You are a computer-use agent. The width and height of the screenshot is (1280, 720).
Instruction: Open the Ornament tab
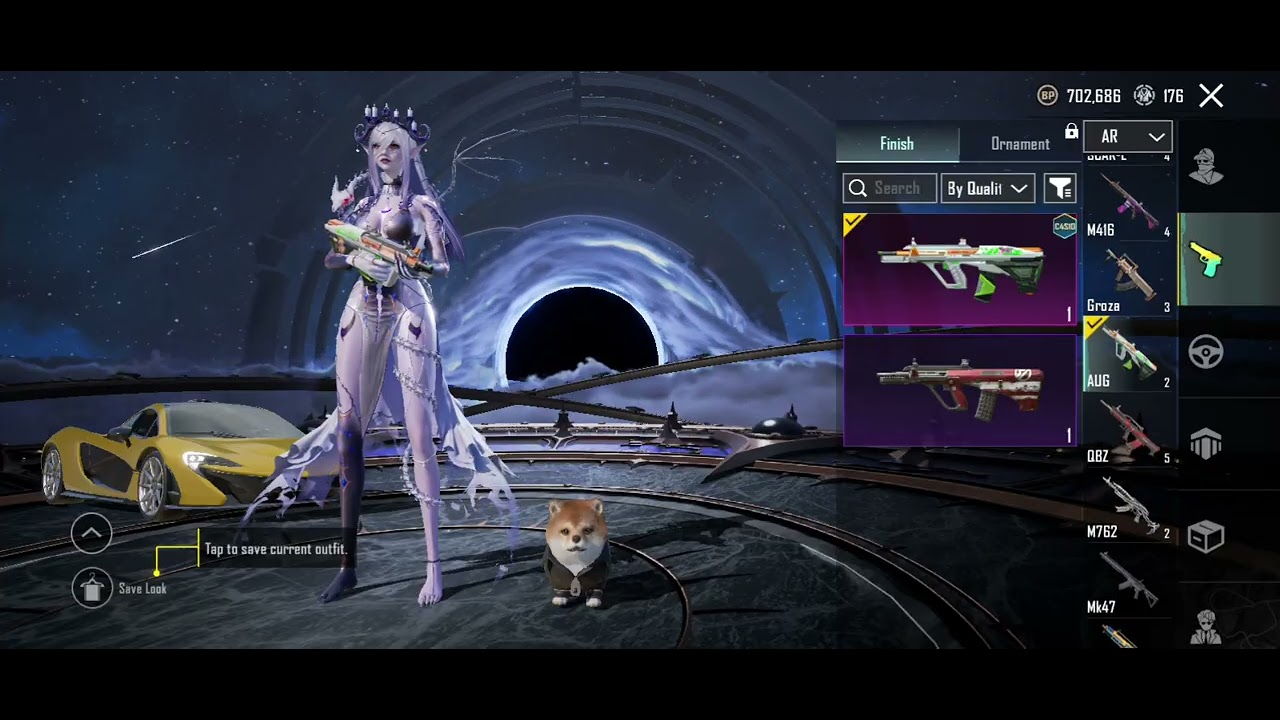(x=1020, y=144)
